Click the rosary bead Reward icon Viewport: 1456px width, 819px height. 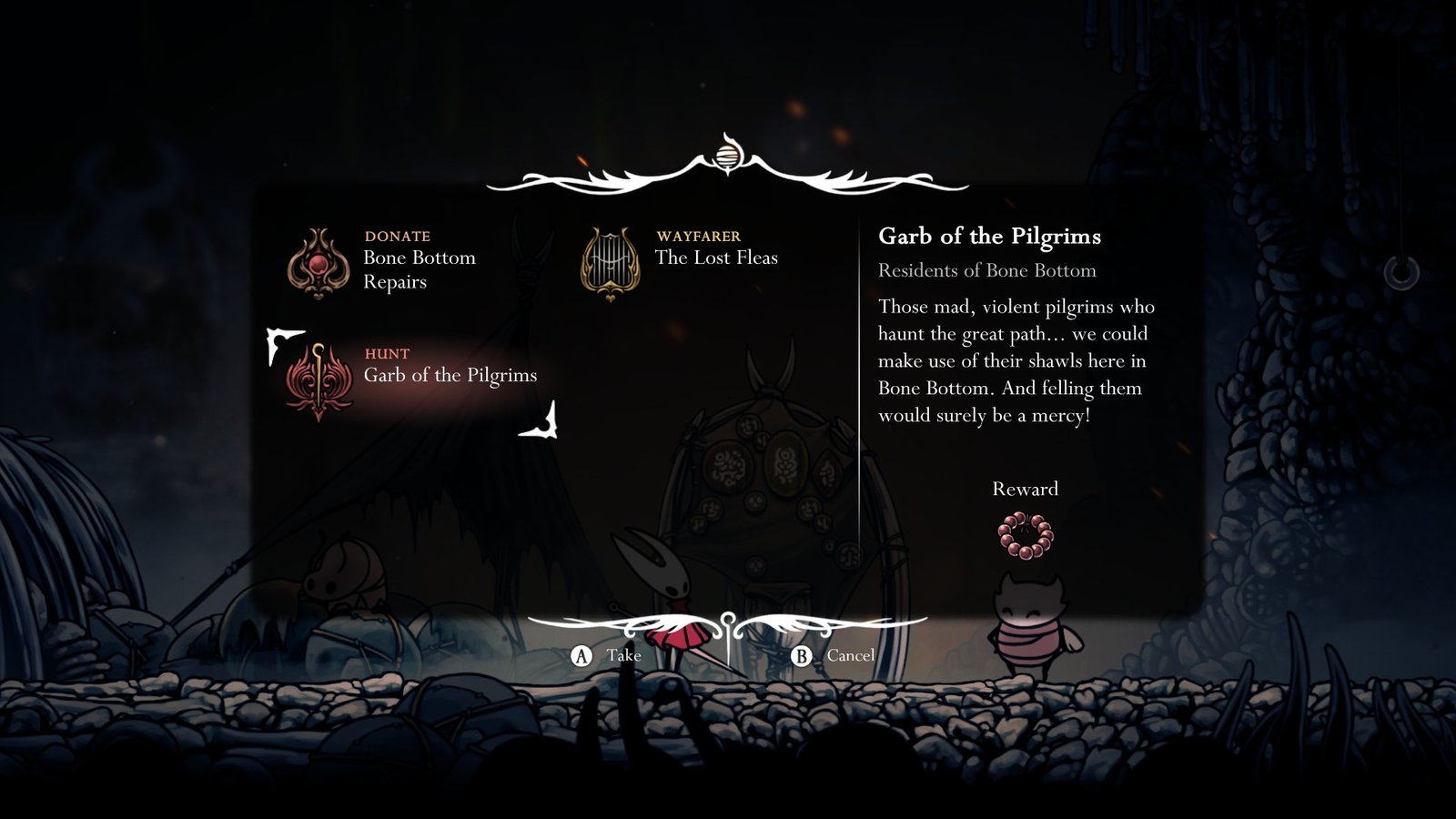tap(1025, 533)
